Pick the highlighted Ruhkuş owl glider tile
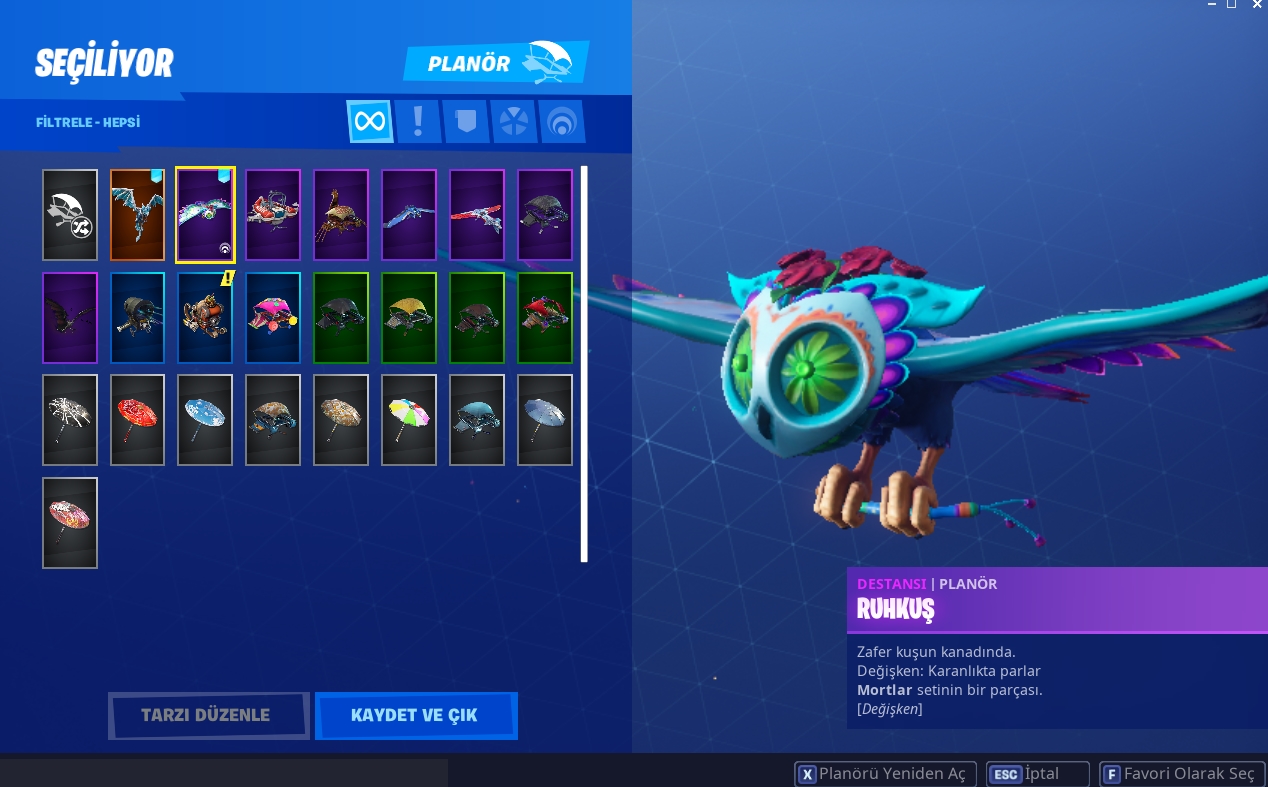 click(x=205, y=215)
